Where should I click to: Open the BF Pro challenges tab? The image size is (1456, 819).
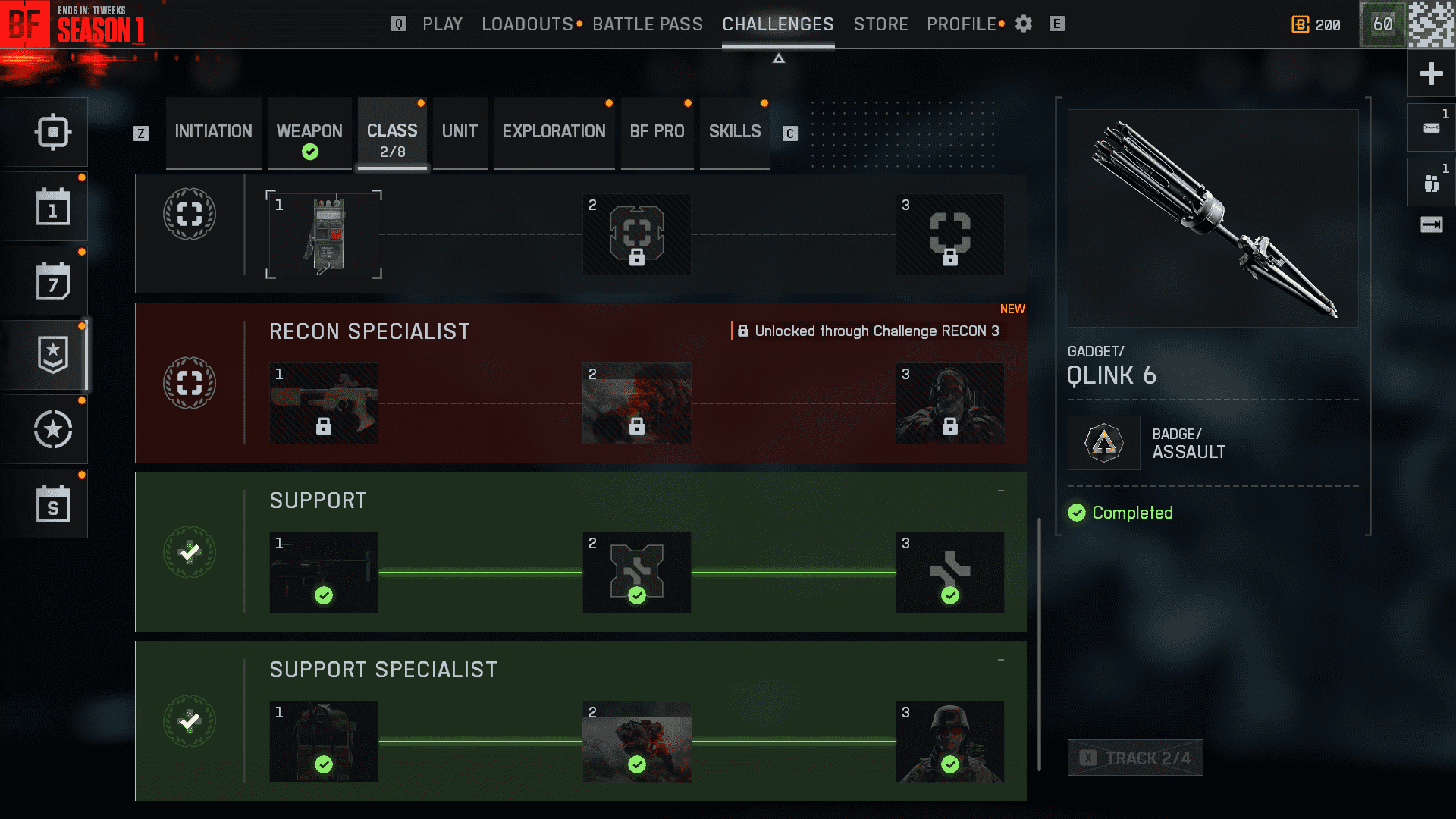[657, 132]
